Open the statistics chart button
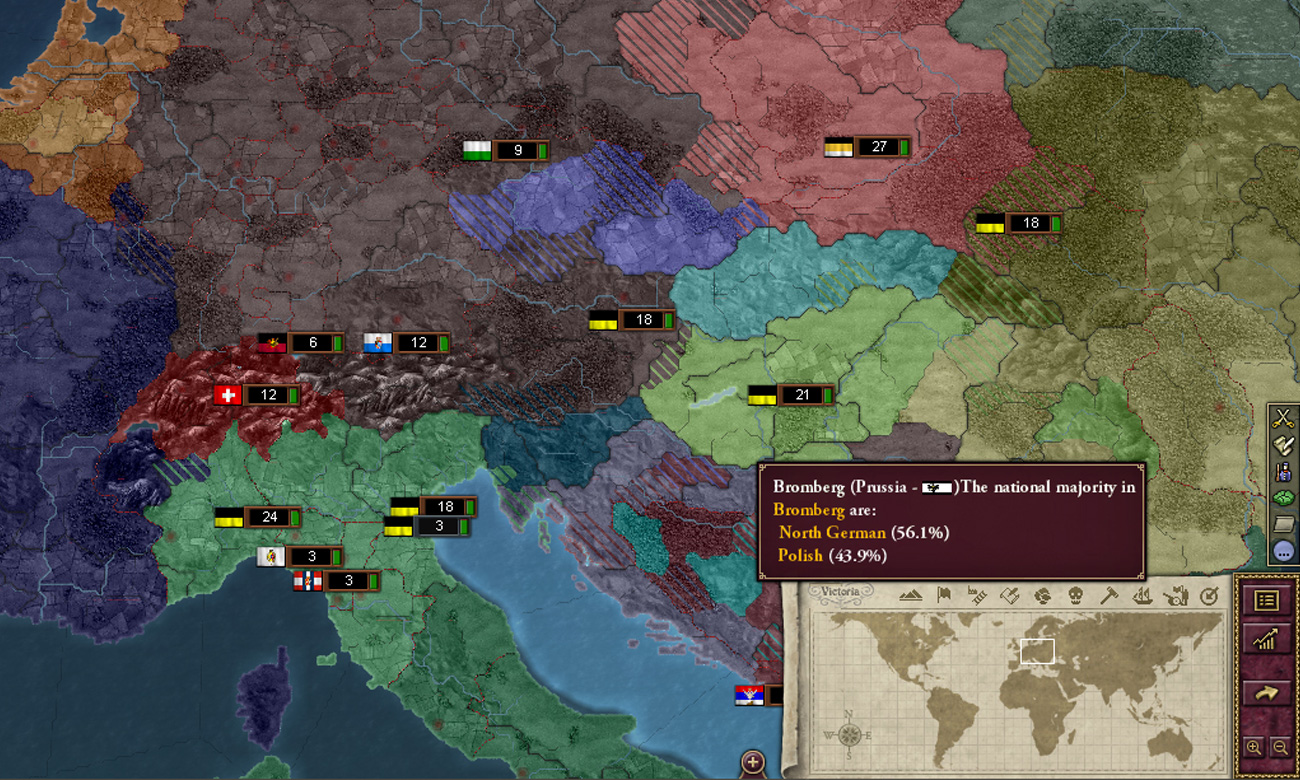Viewport: 1300px width, 780px height. click(1266, 641)
